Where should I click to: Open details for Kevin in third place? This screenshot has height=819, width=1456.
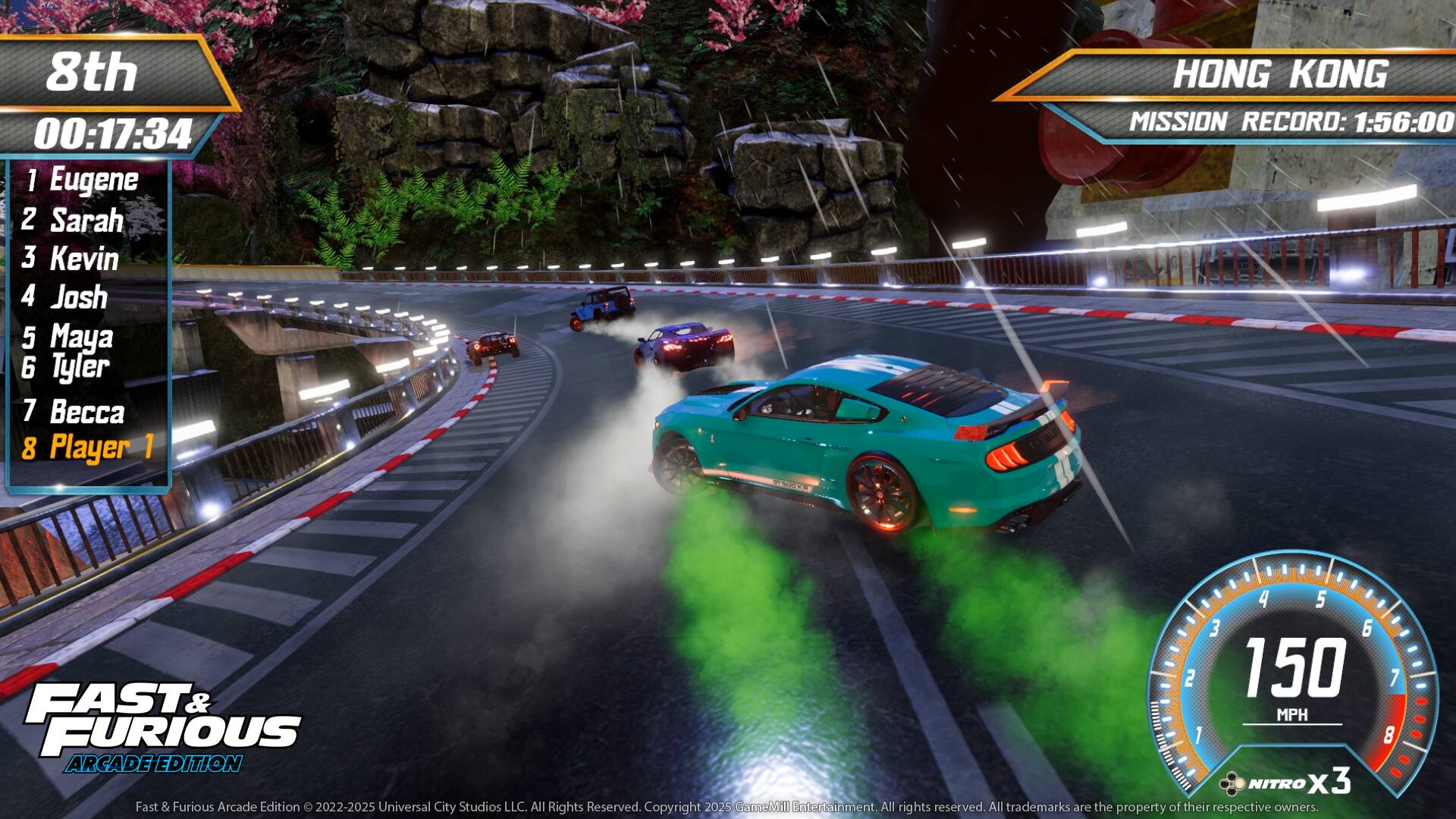82,260
